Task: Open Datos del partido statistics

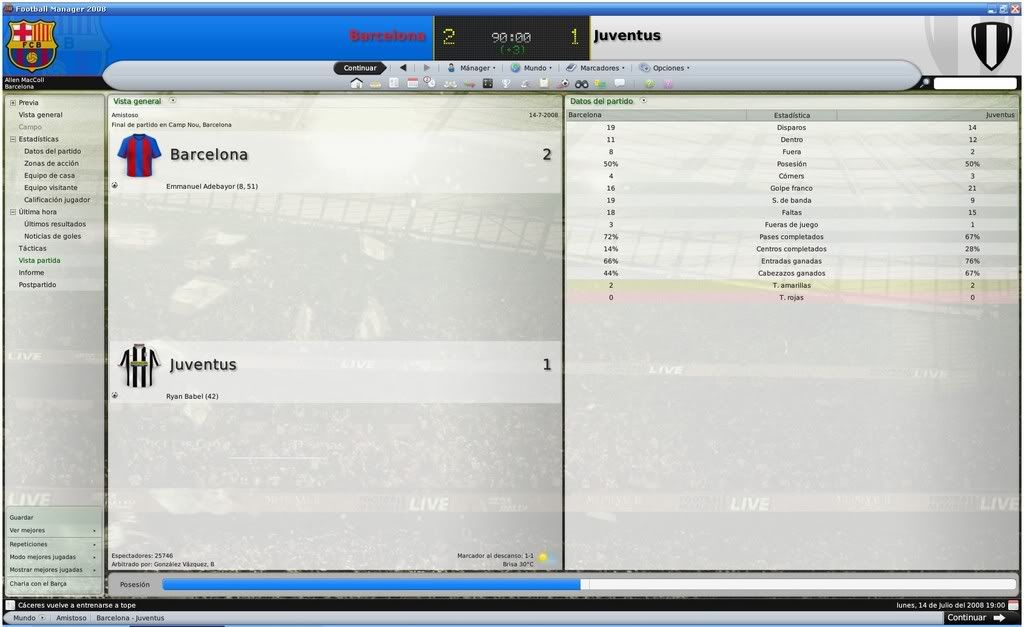Action: tap(52, 151)
